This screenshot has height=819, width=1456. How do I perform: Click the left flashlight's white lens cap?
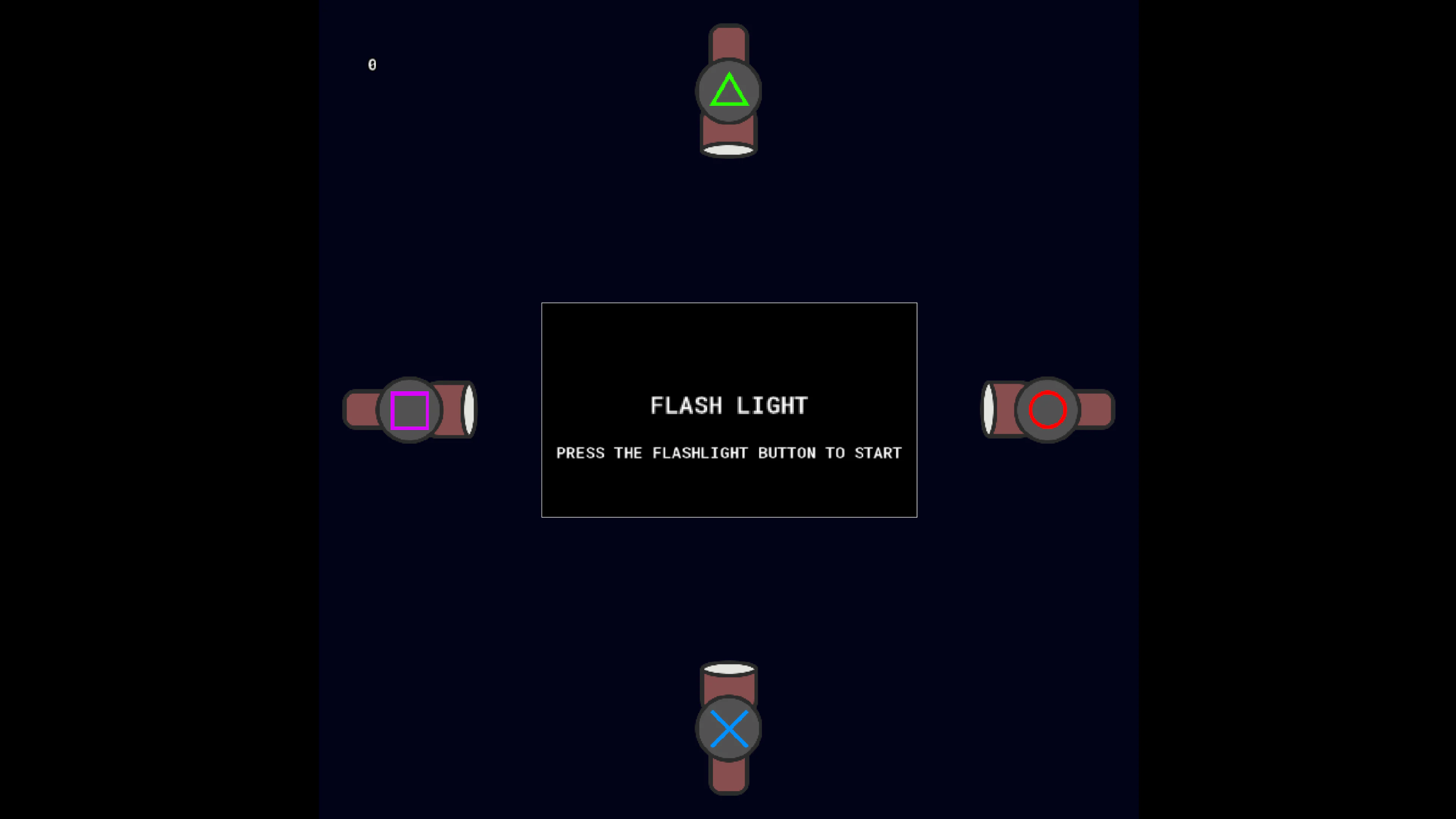pos(469,410)
